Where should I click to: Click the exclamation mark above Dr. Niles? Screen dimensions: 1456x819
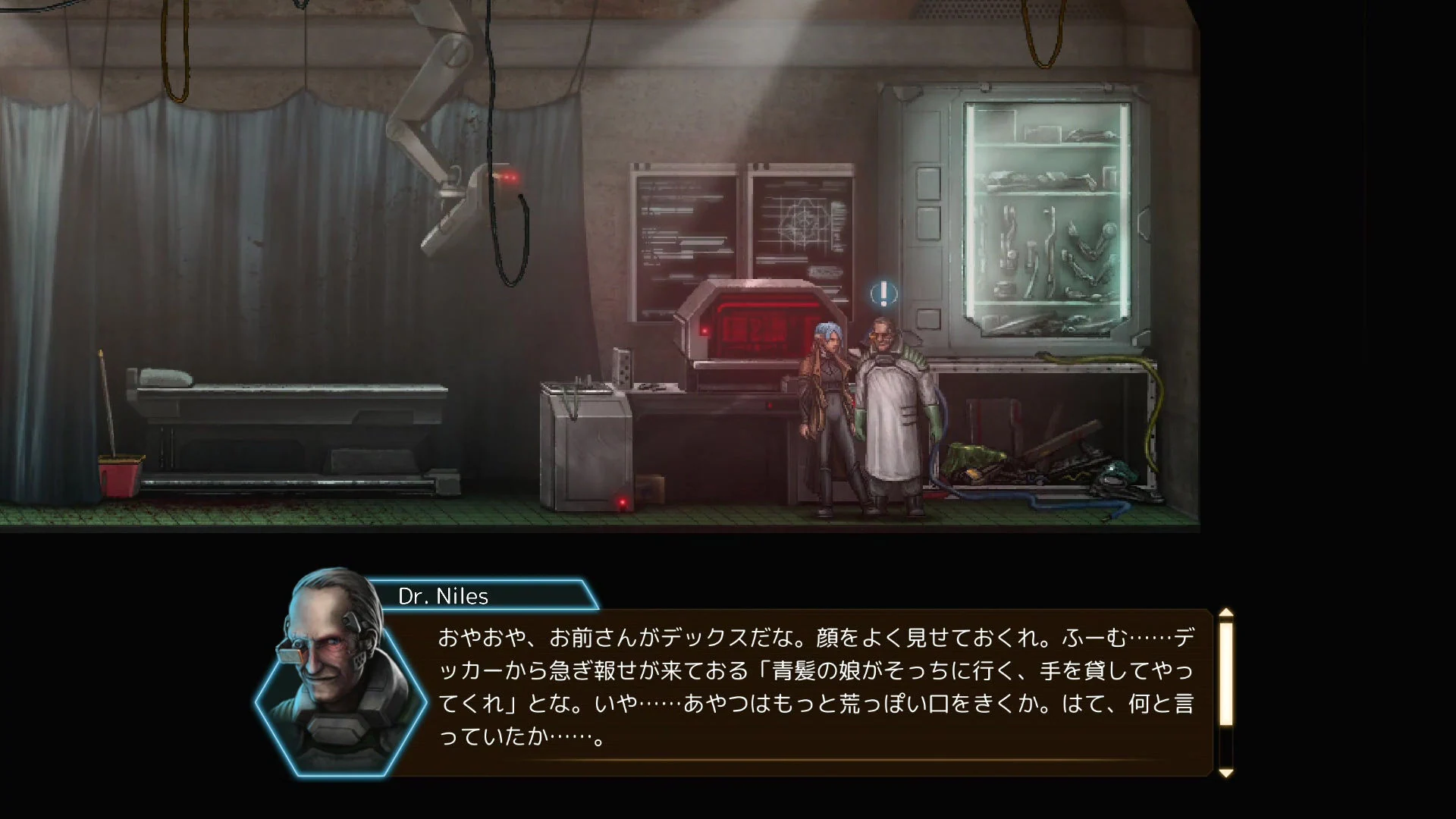pyautogui.click(x=882, y=294)
